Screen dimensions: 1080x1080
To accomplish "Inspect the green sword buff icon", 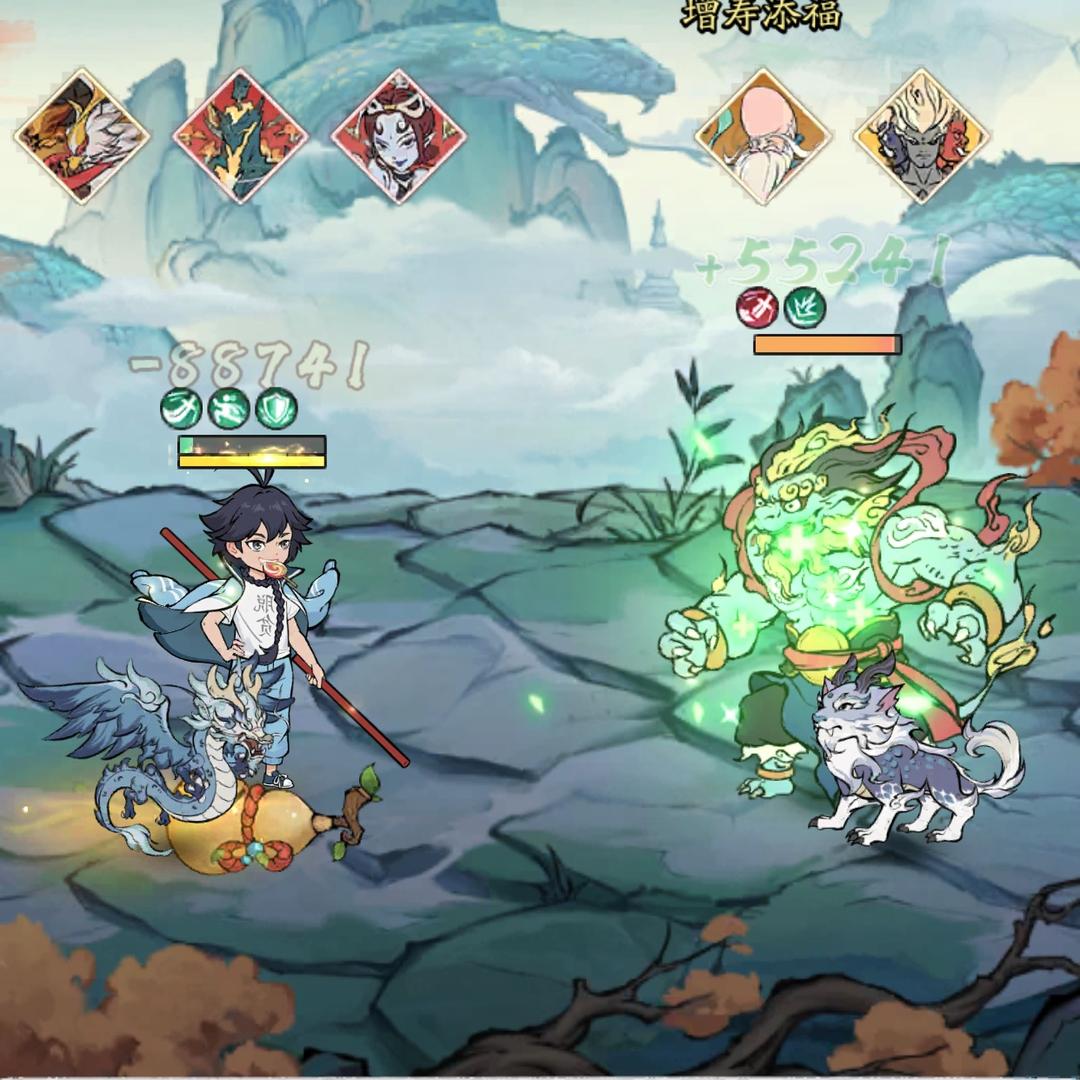I will pos(180,408).
